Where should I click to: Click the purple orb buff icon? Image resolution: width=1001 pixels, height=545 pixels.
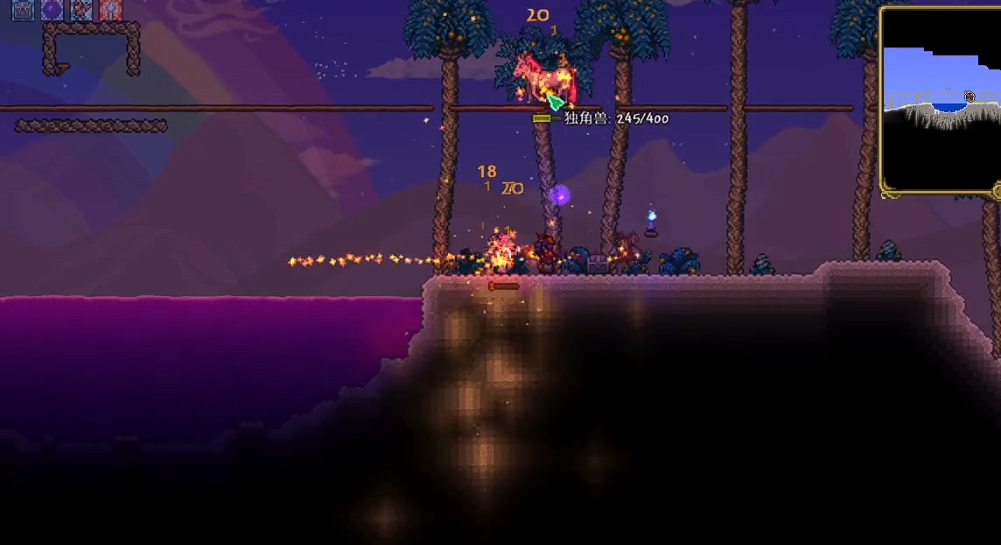(52, 10)
